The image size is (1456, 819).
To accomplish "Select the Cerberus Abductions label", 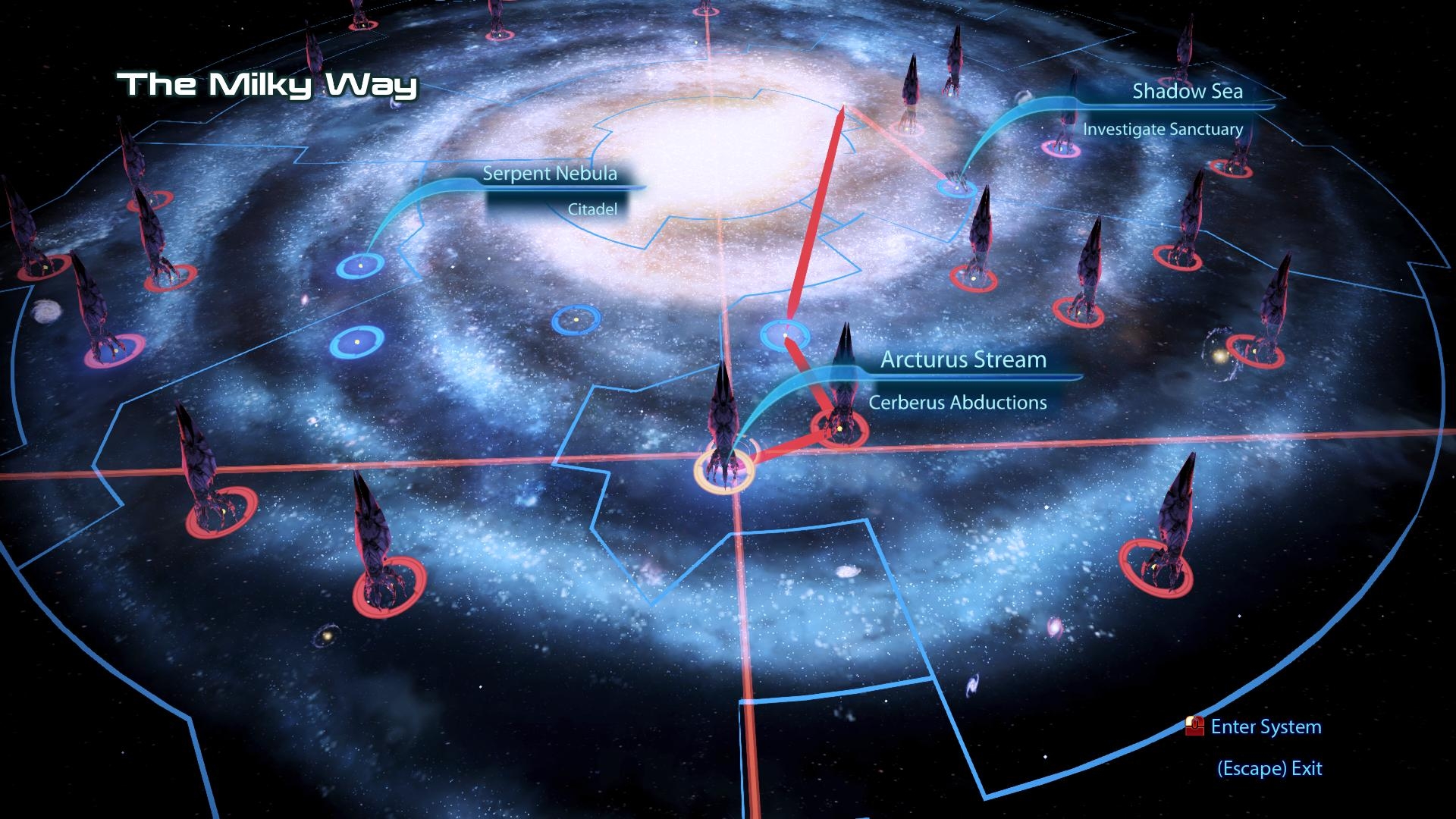I will click(x=958, y=403).
